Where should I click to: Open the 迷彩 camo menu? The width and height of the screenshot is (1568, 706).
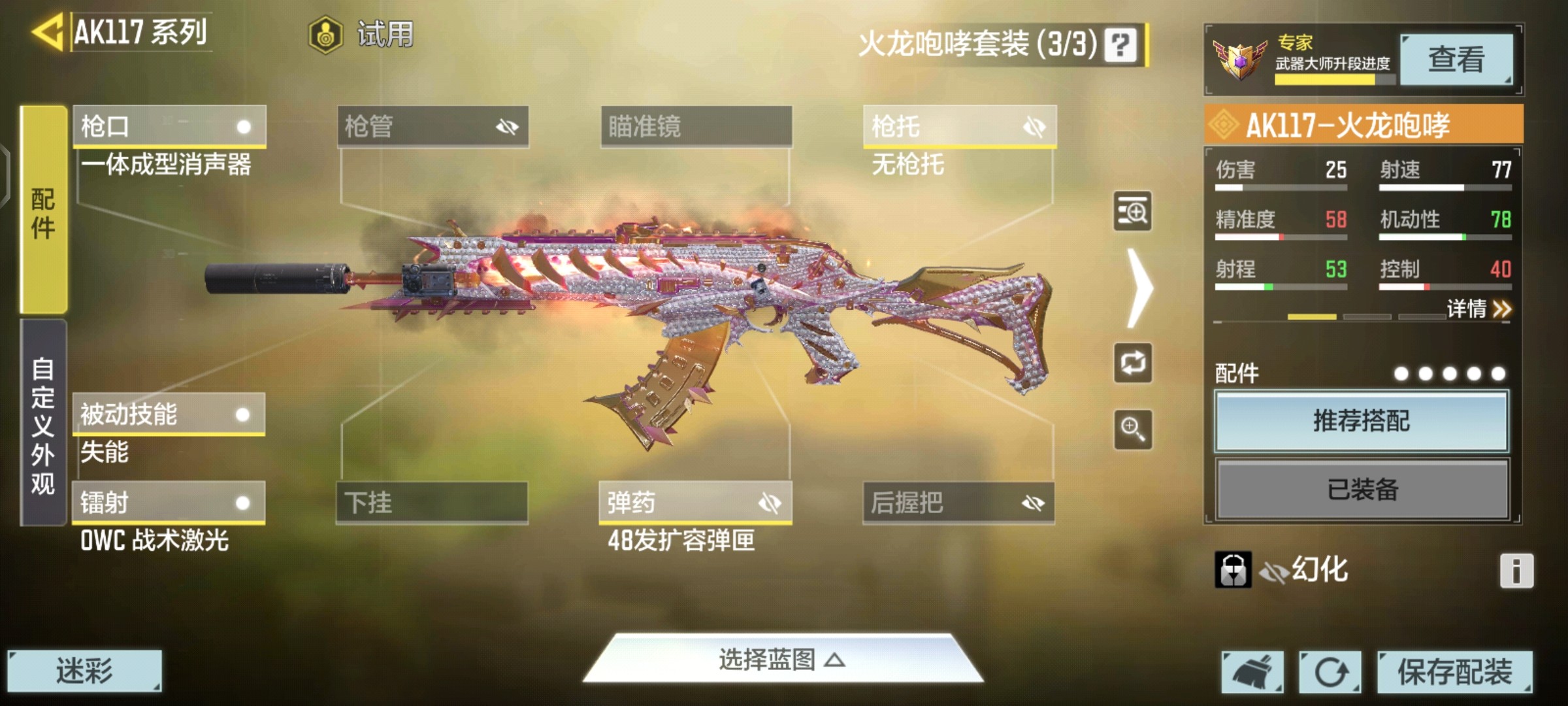(x=84, y=671)
